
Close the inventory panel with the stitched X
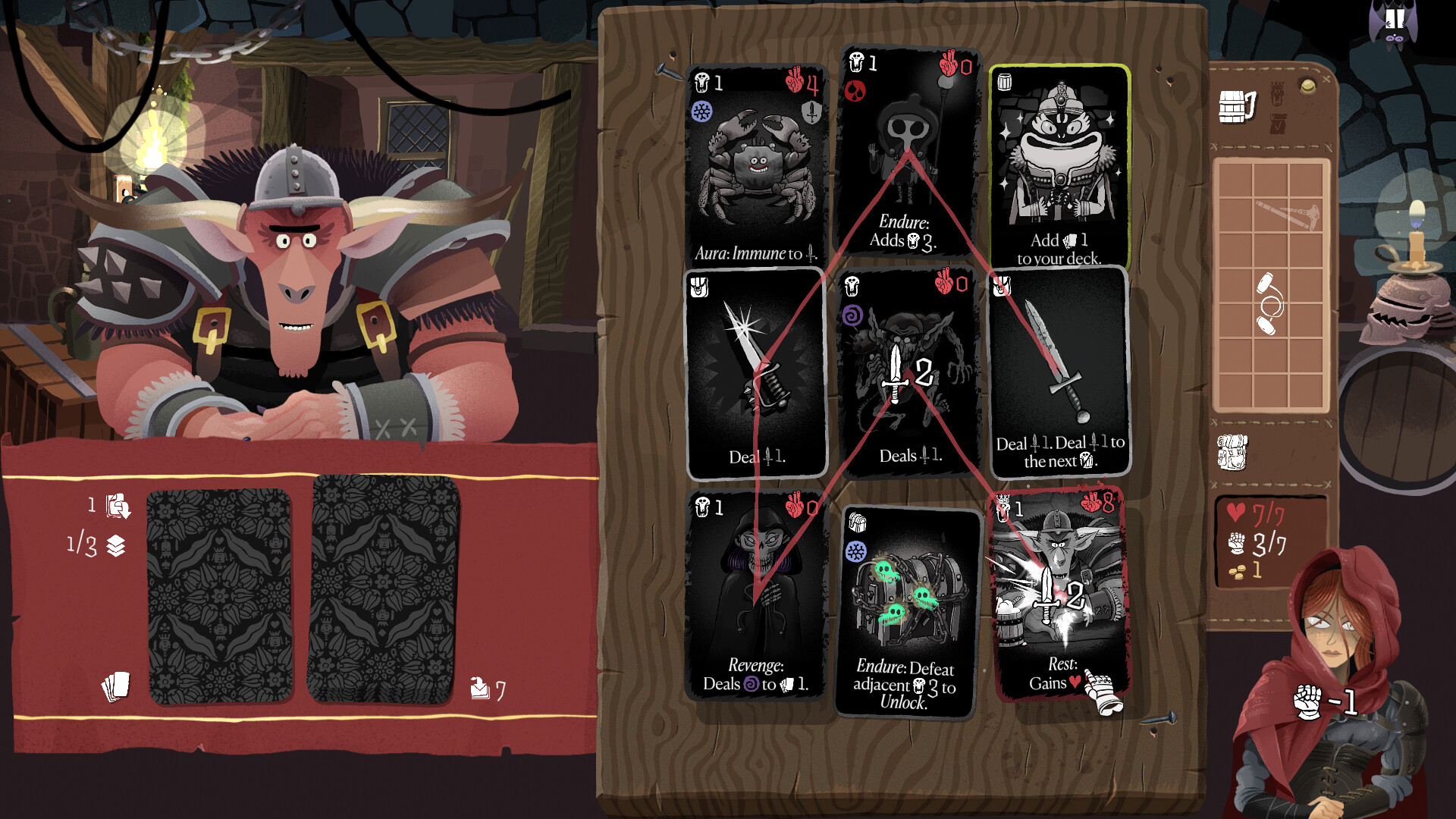pyautogui.click(x=1326, y=78)
